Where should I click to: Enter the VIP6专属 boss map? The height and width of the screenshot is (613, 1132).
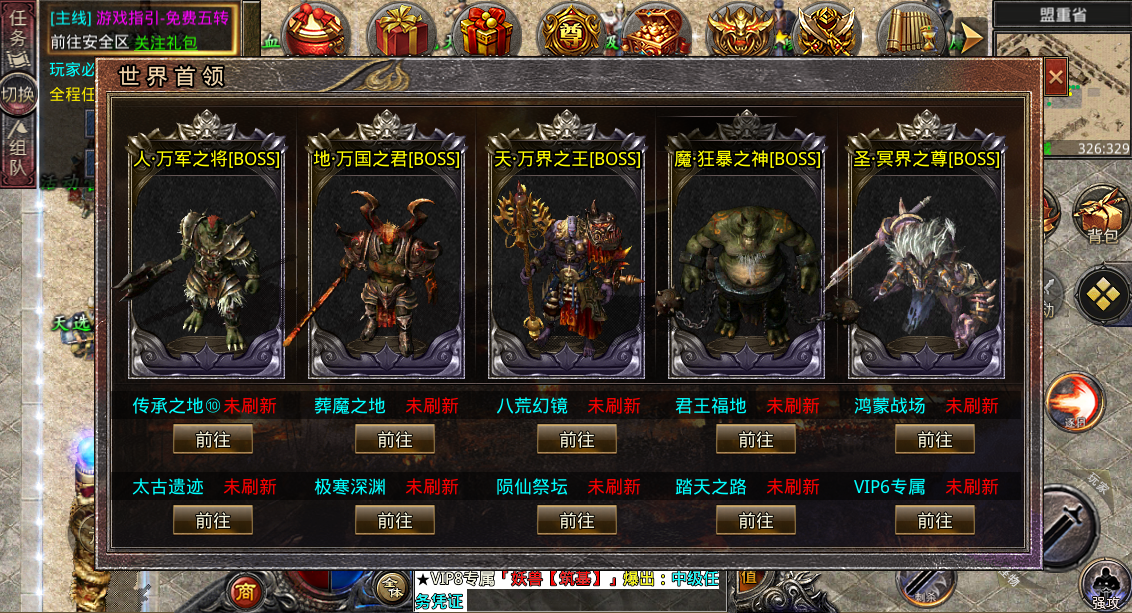click(x=935, y=520)
